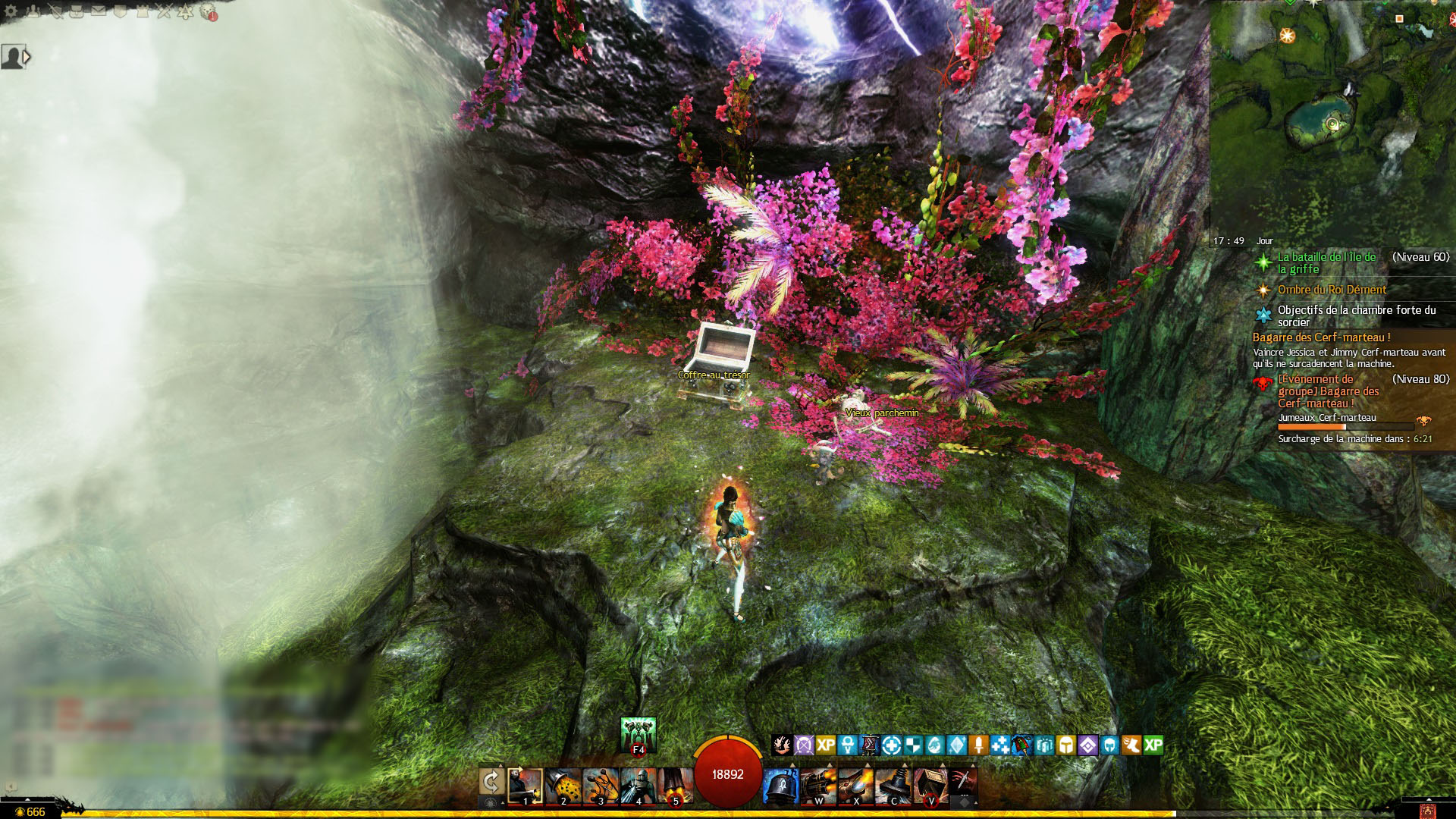Select the Bagarre des Cerf-marteau group event
This screenshot has height=819, width=1456.
pos(1328,391)
